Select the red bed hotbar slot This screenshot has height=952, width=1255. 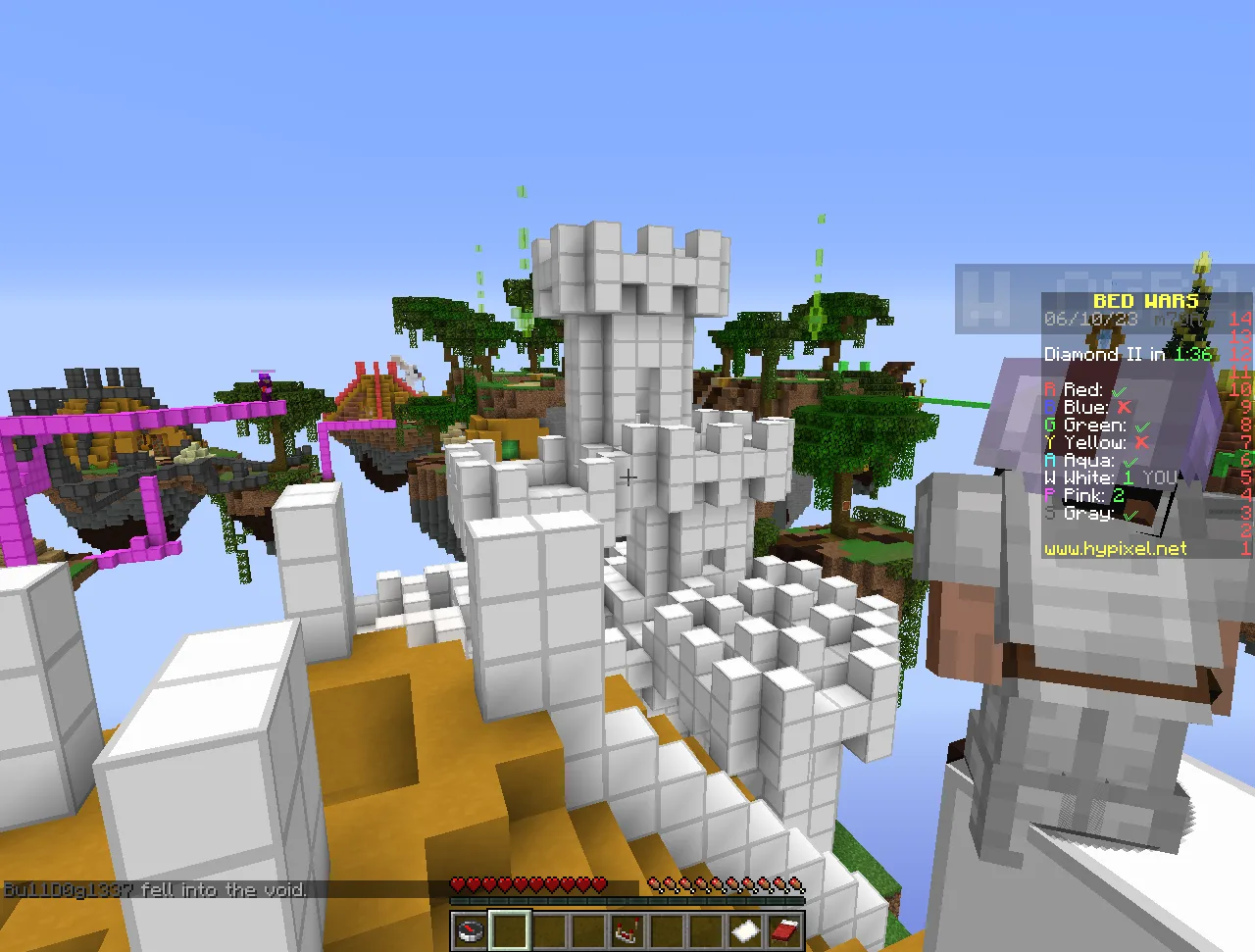(784, 929)
